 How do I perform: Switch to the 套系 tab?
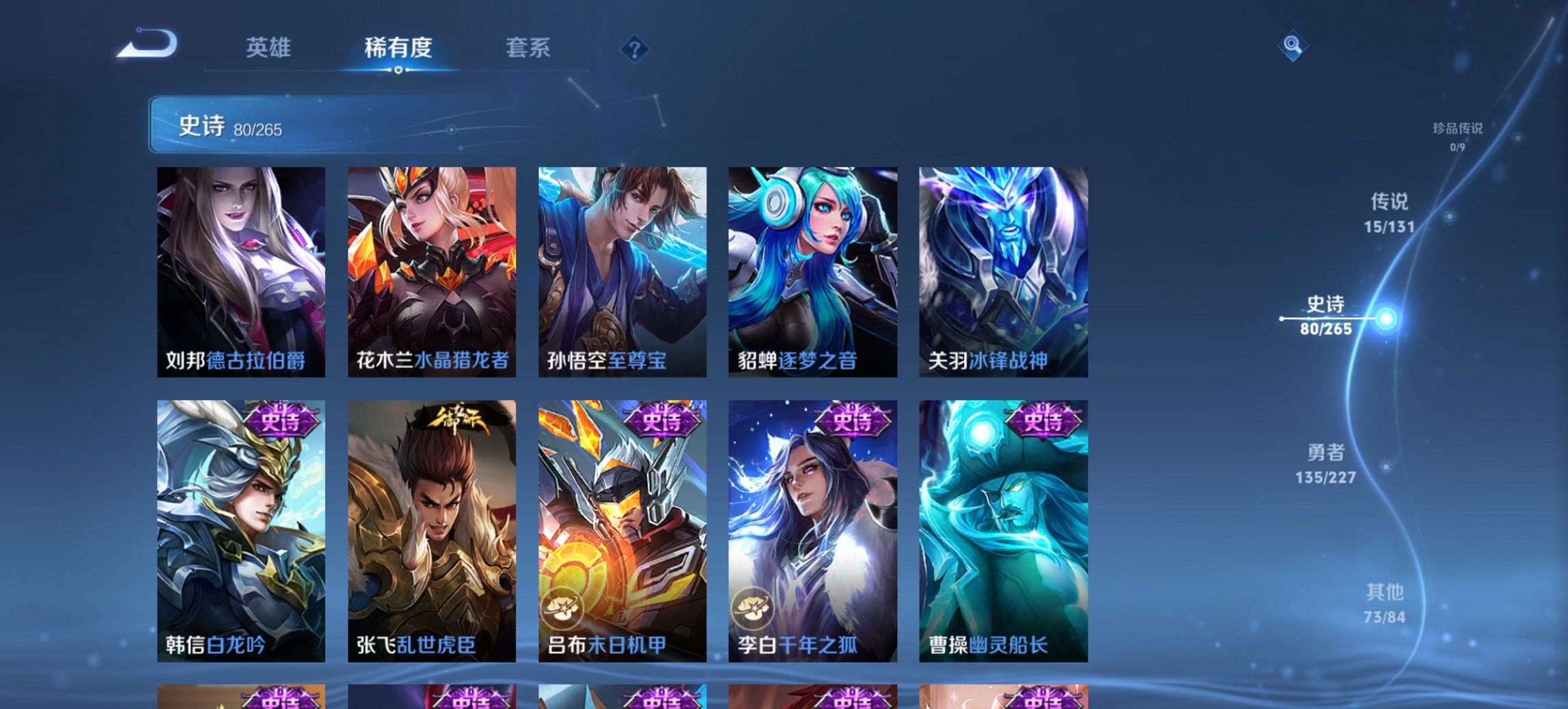[x=528, y=48]
